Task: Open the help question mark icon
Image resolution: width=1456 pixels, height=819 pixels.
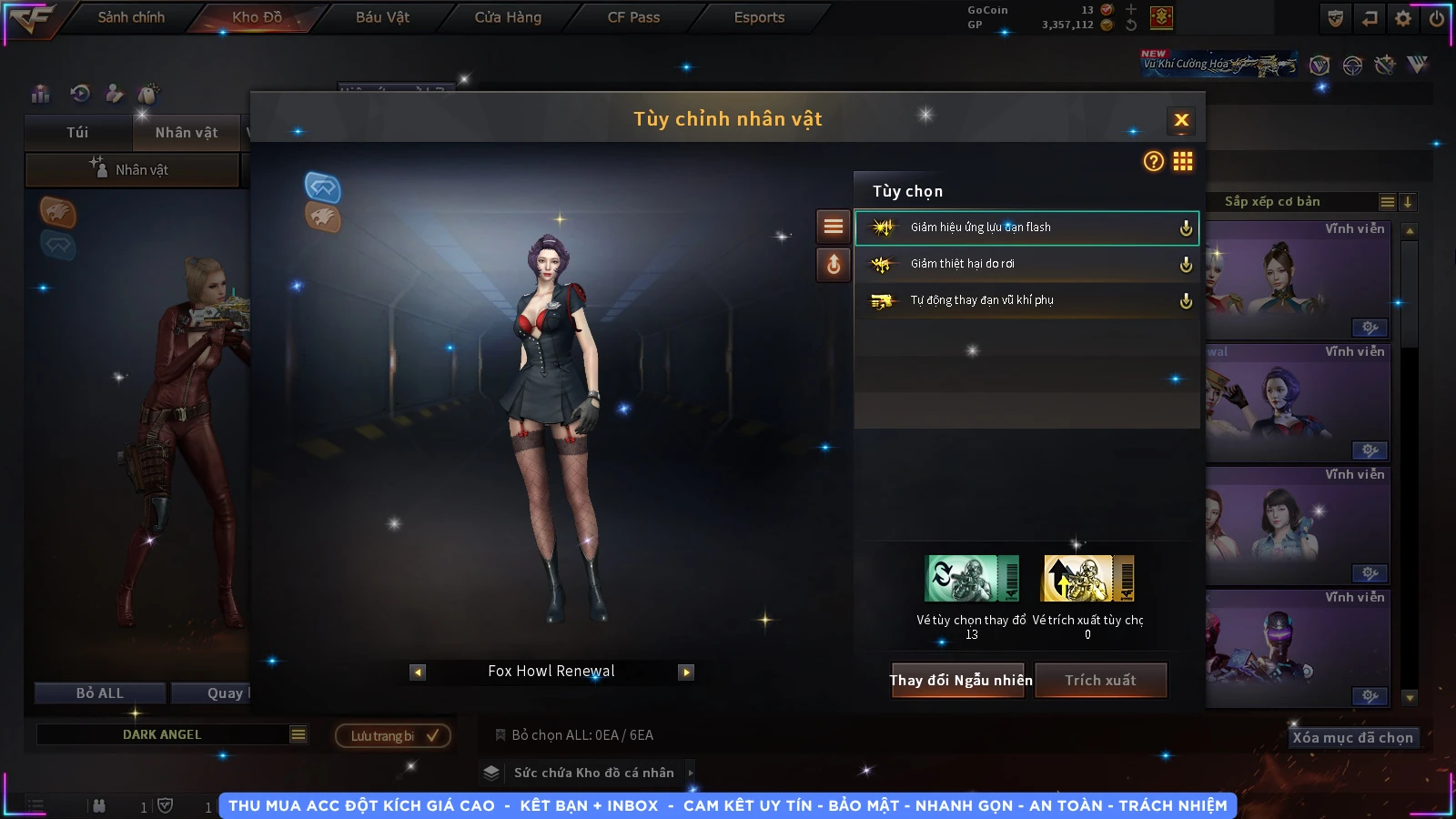Action: point(1153,162)
